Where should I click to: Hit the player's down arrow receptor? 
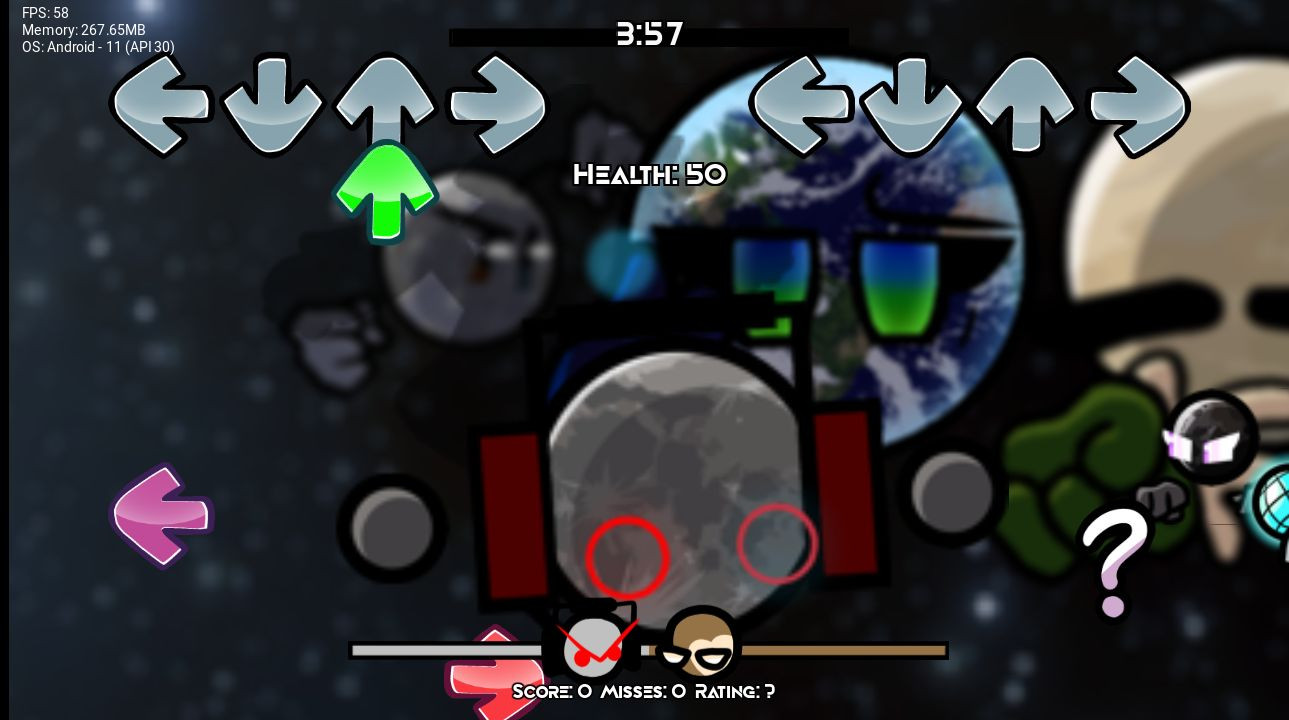(911, 104)
